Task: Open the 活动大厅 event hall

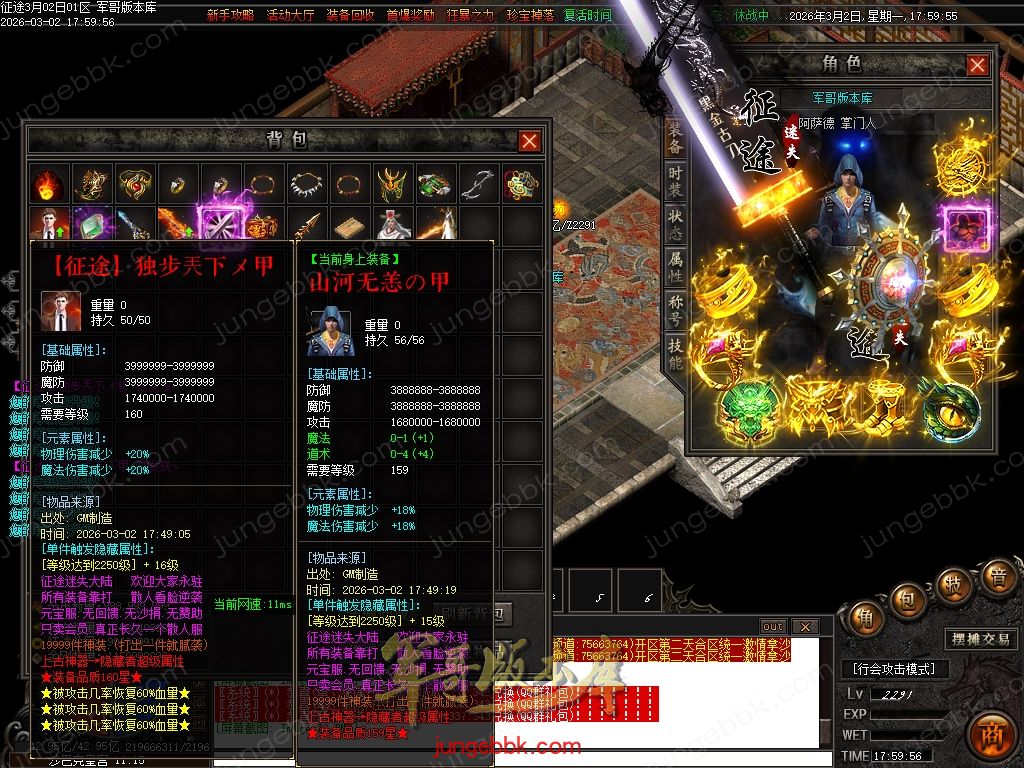Action: [x=290, y=16]
